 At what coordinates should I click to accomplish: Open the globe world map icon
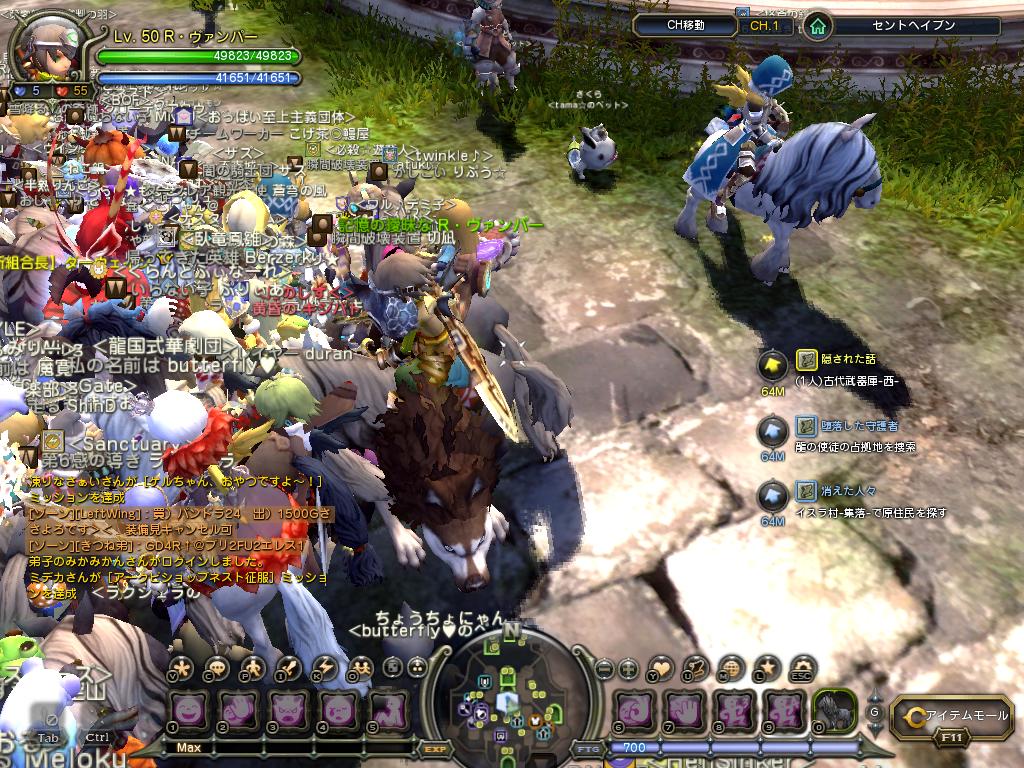[x=731, y=668]
